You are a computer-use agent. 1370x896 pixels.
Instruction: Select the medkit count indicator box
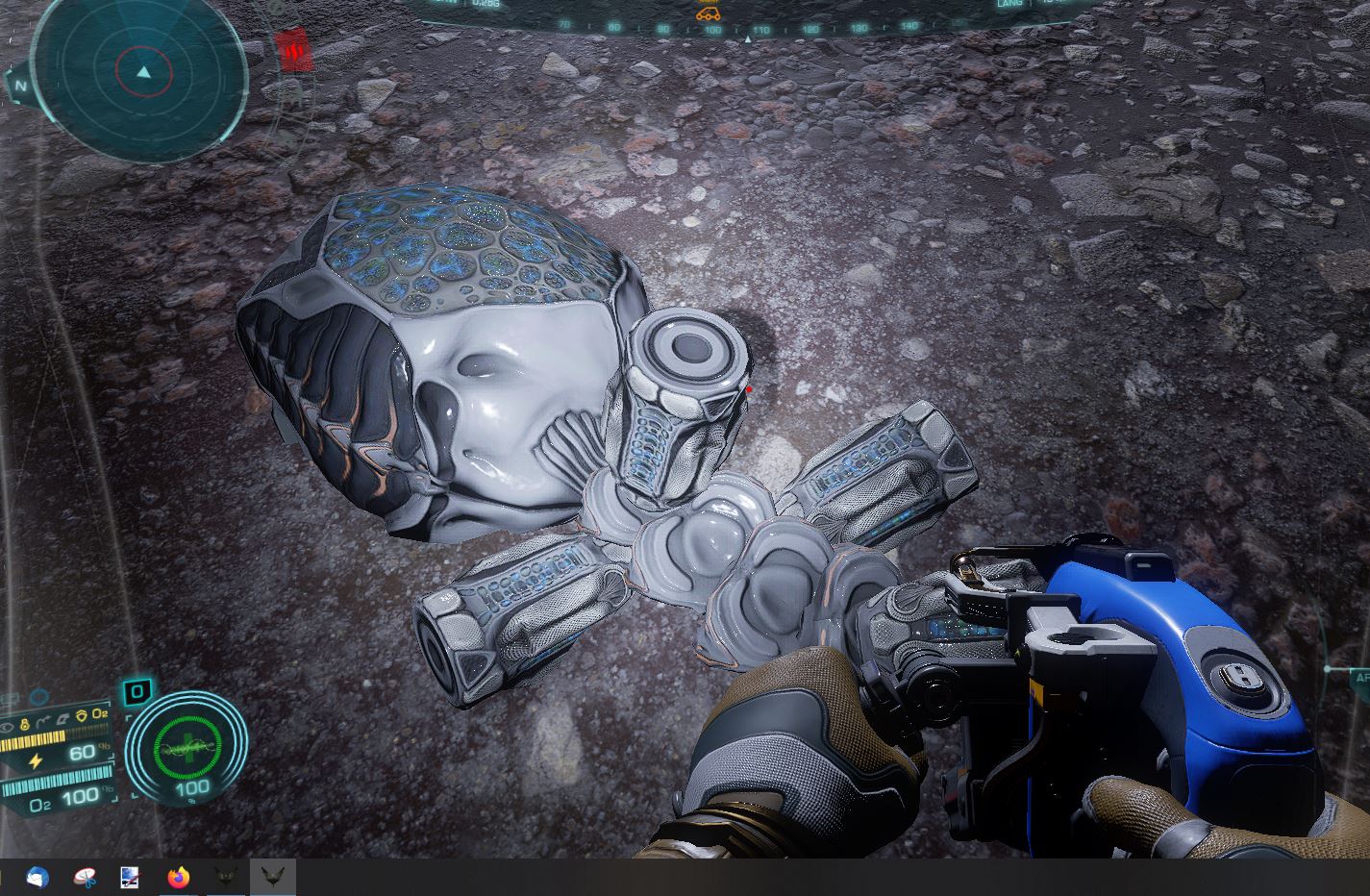point(137,690)
